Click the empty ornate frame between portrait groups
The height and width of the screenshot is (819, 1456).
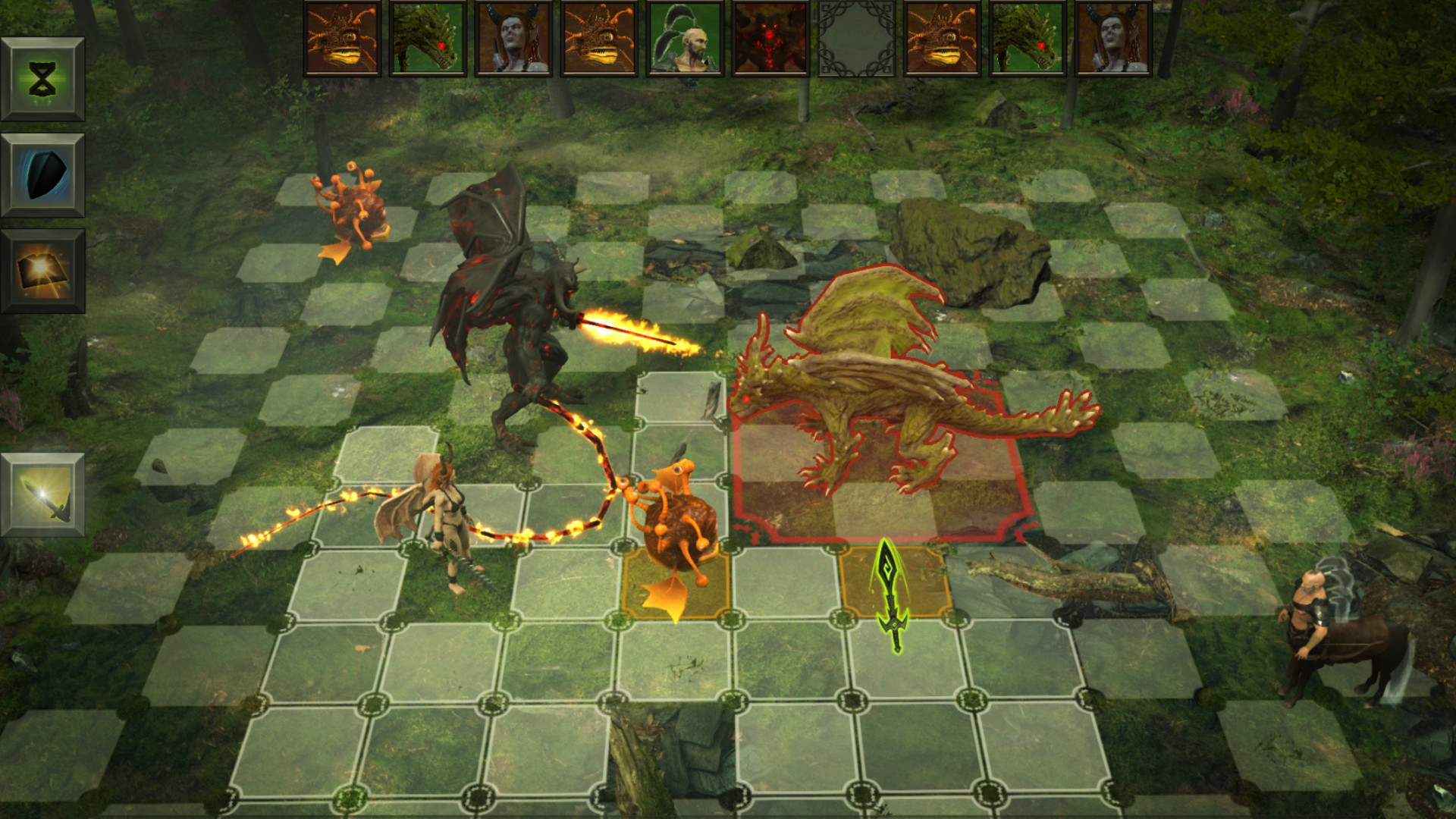pyautogui.click(x=858, y=37)
